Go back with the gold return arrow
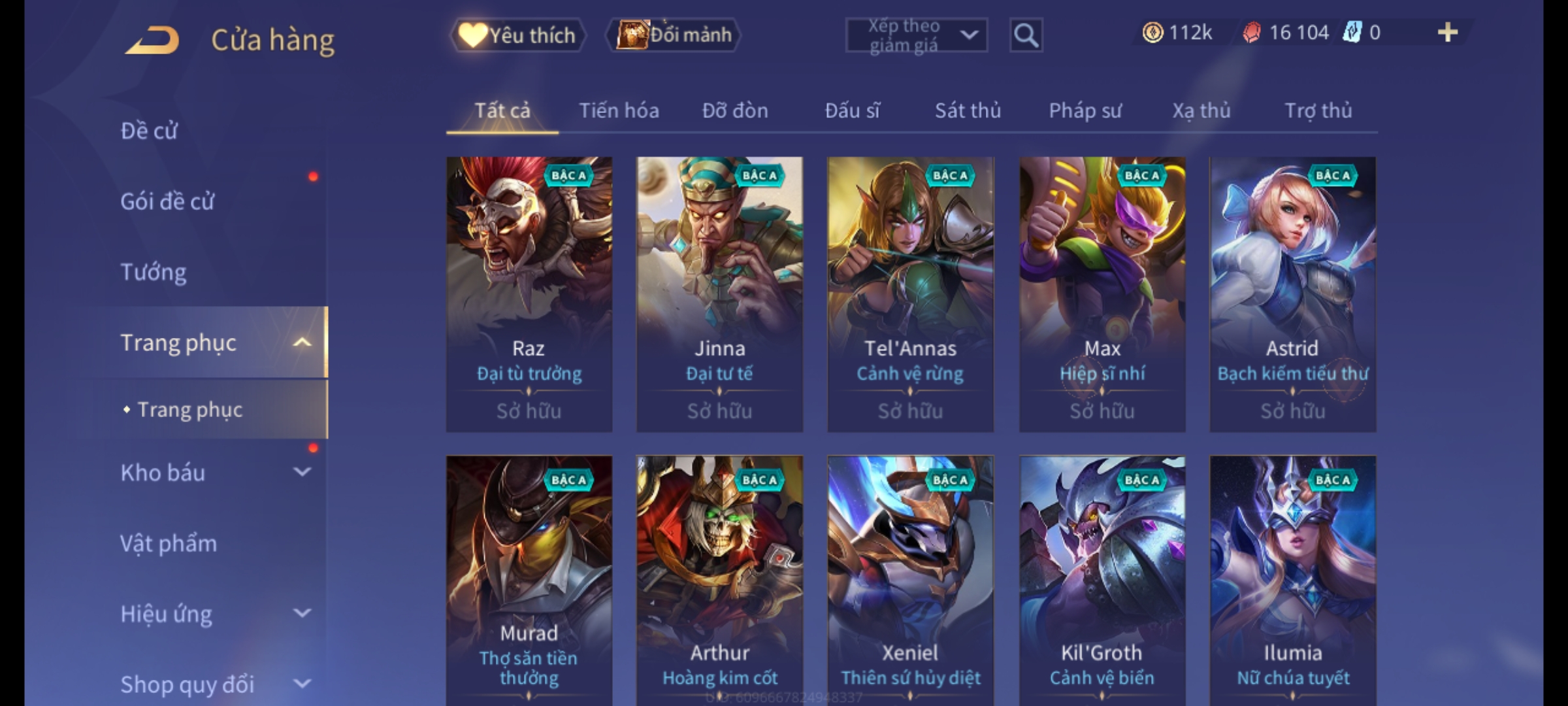The width and height of the screenshot is (1568, 706). (153, 41)
